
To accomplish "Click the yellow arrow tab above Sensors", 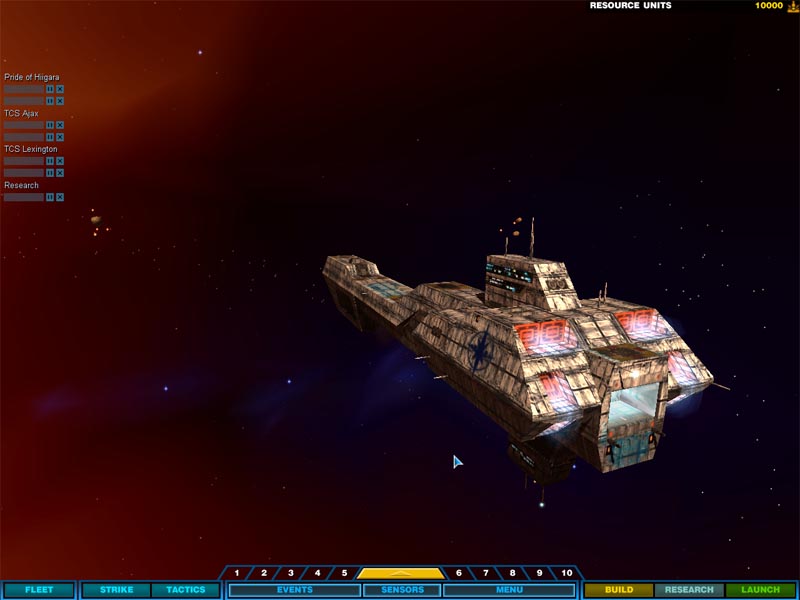I will tap(401, 574).
